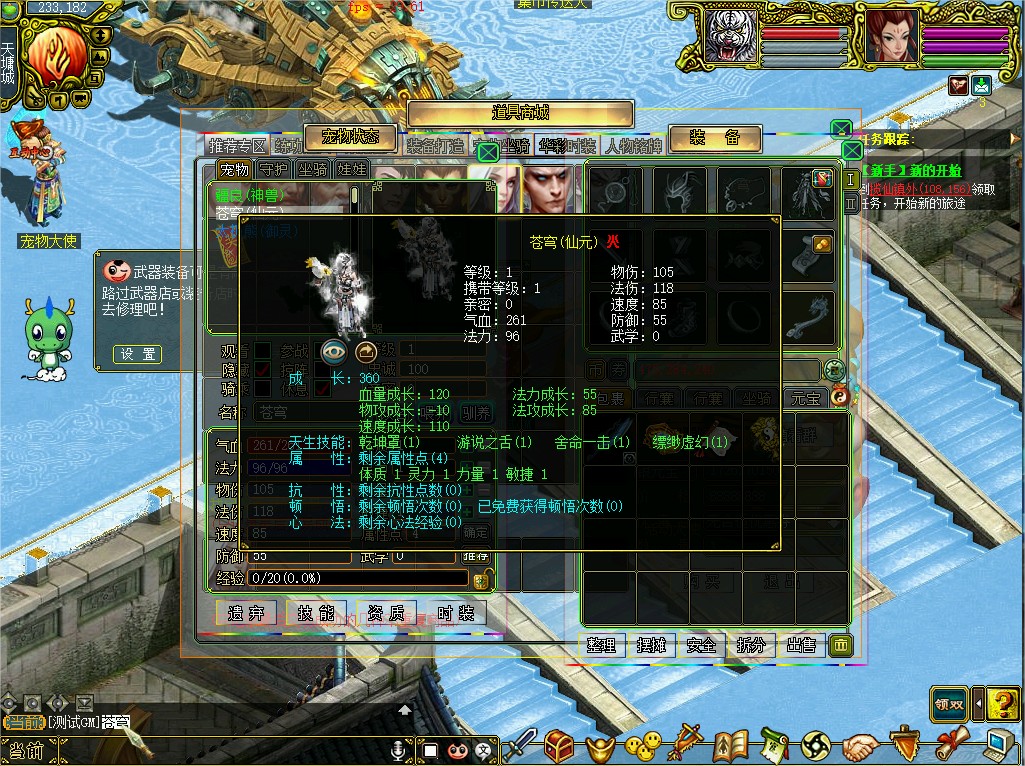This screenshot has height=766, width=1025.
Task: Close the equipment window with the green X
Action: [852, 151]
